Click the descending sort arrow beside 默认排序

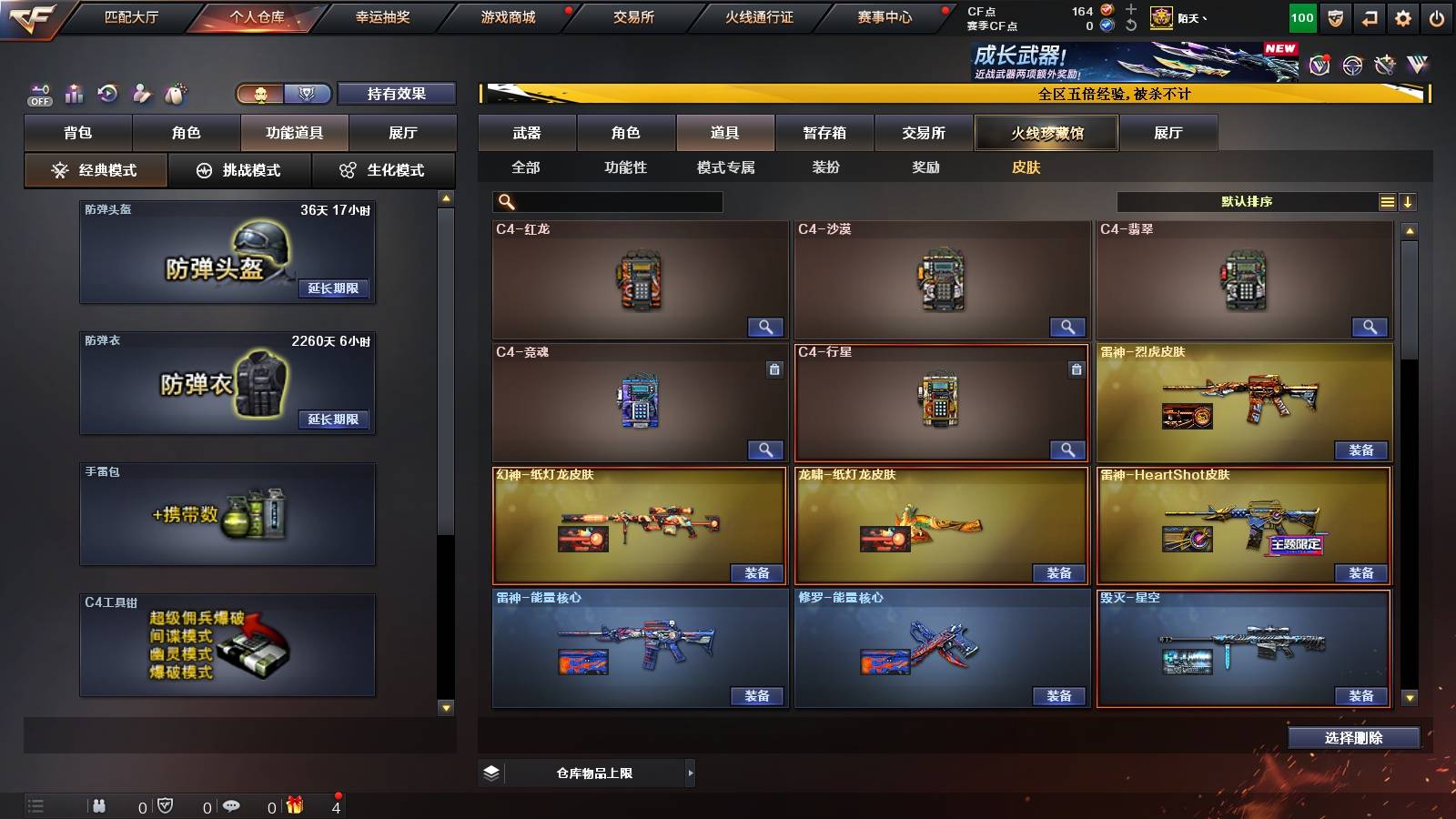tap(1408, 201)
